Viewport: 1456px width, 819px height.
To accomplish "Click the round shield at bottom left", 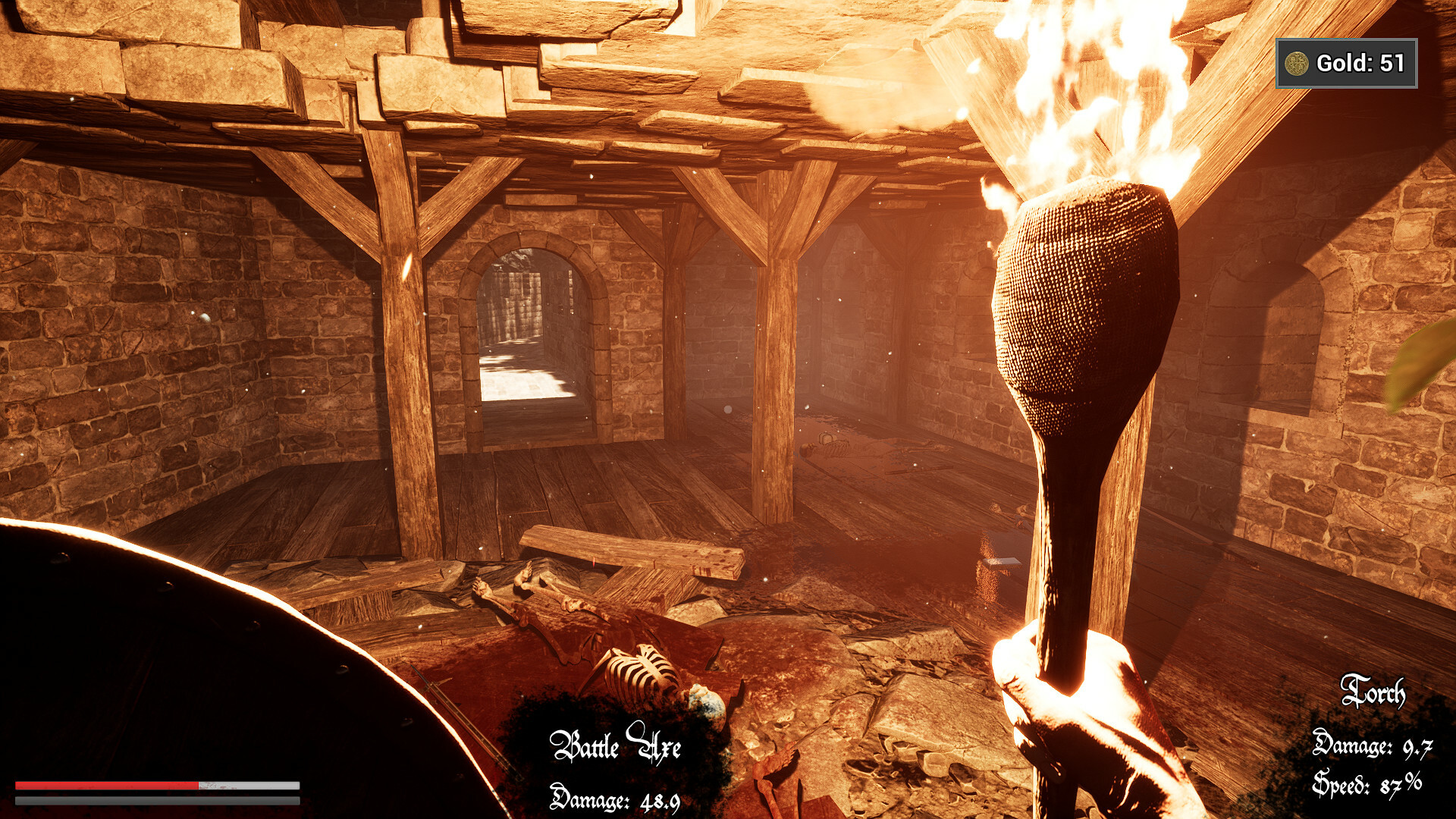I will [x=152, y=667].
